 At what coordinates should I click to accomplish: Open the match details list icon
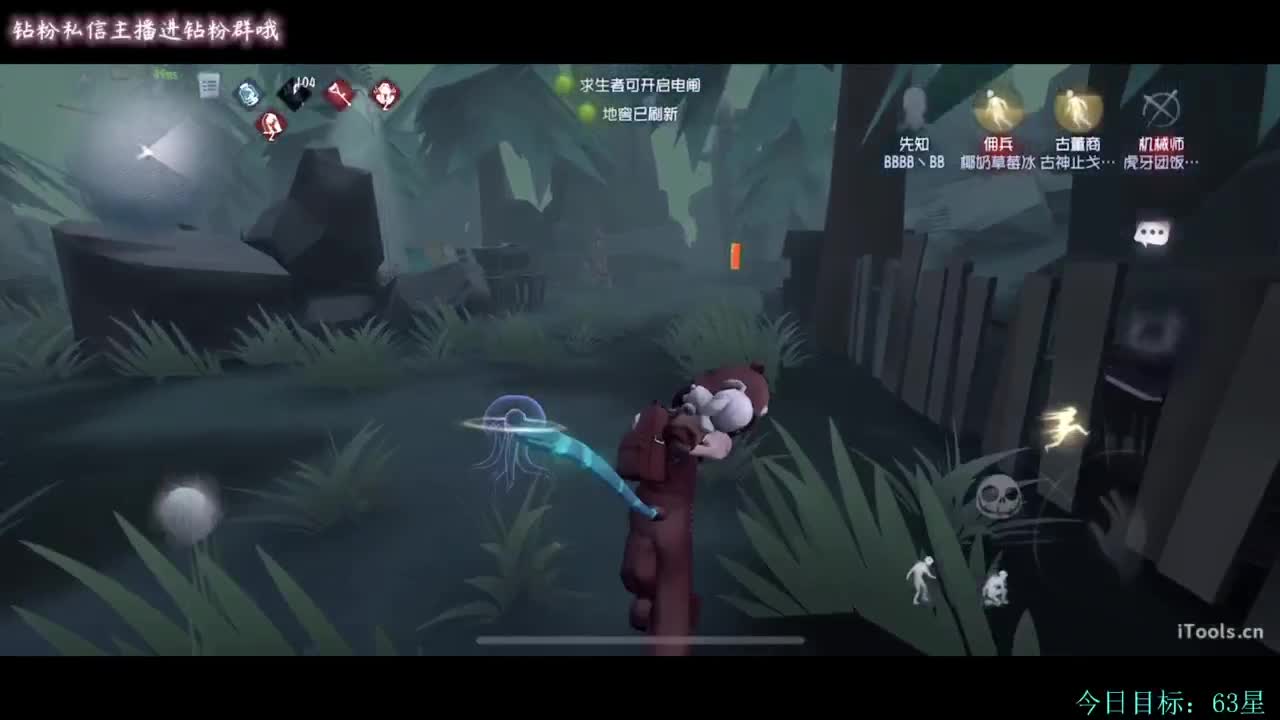pos(207,87)
